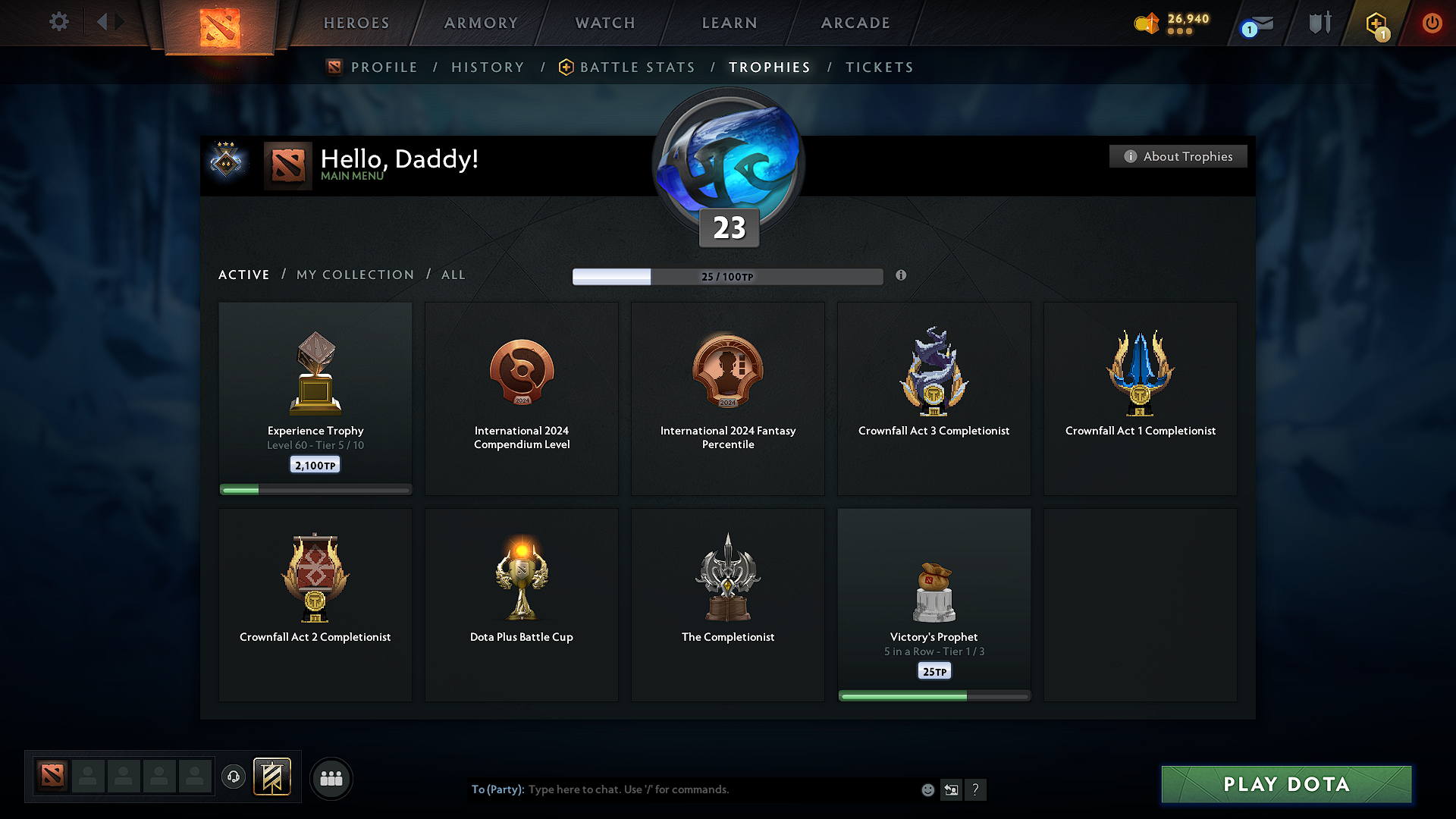Click the info circle beside trophy progress bar
Viewport: 1456px width, 819px height.
(x=902, y=276)
